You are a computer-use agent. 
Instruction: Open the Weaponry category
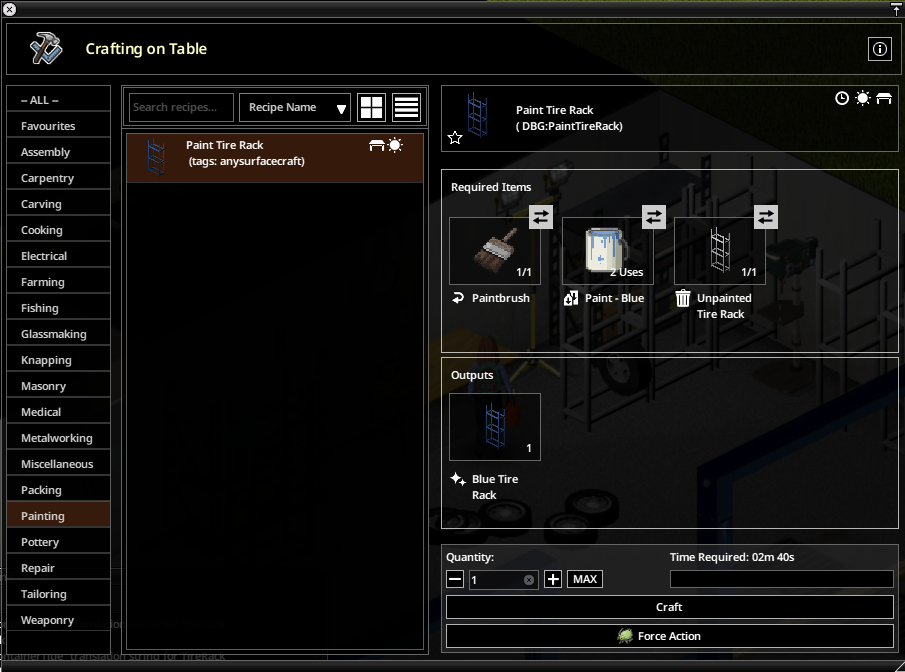pyautogui.click(x=58, y=620)
